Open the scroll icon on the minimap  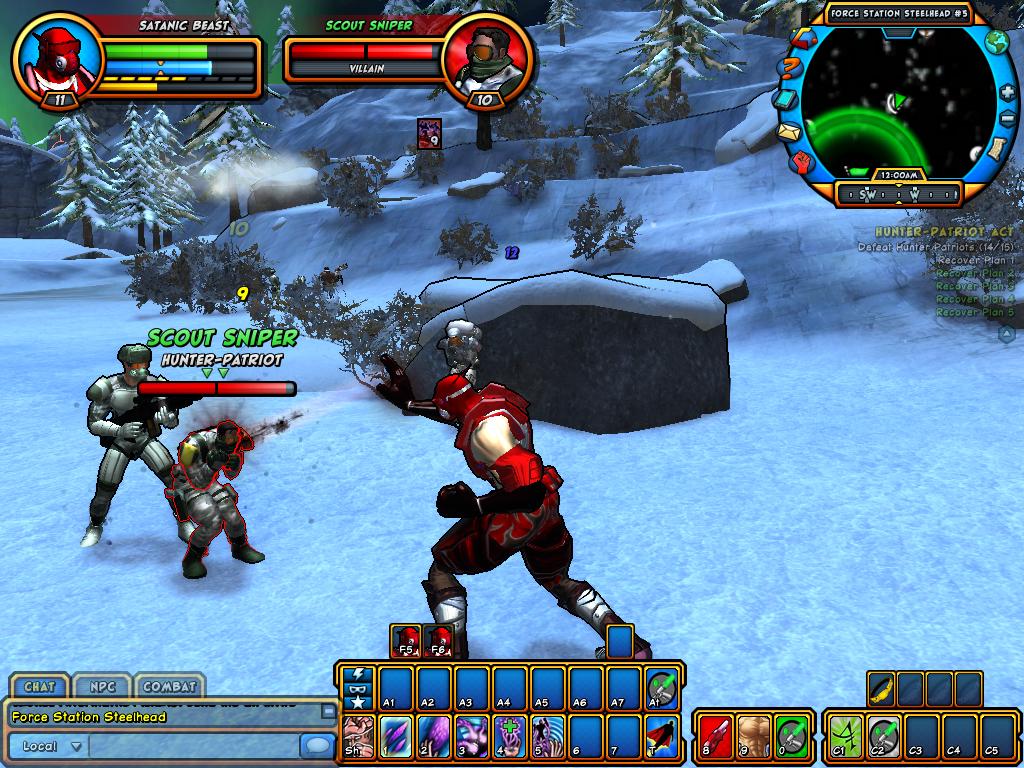[x=996, y=150]
